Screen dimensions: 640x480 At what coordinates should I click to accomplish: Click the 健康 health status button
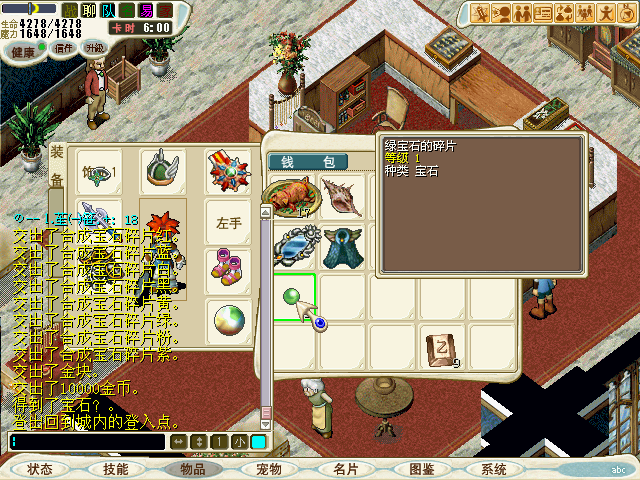pos(21,48)
